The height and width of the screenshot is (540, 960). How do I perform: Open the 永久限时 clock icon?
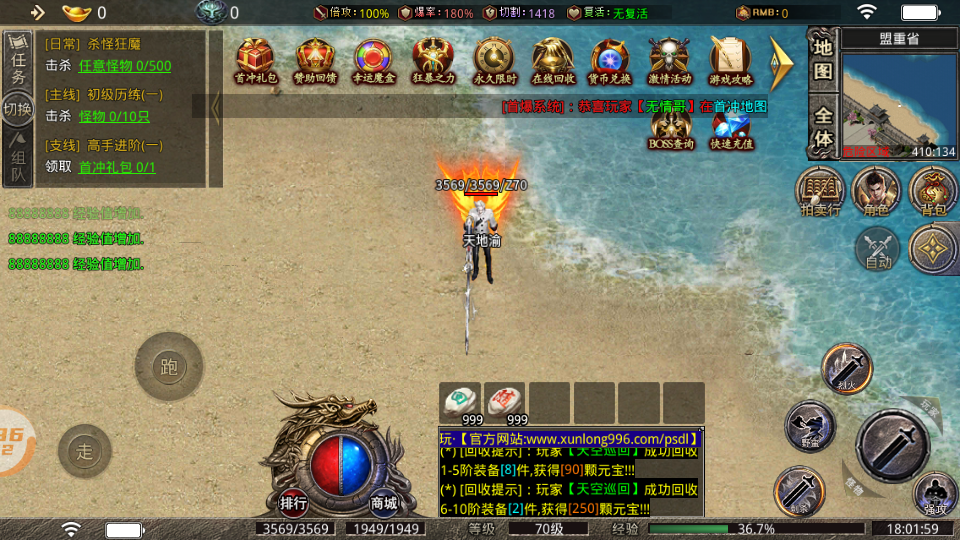(x=493, y=60)
